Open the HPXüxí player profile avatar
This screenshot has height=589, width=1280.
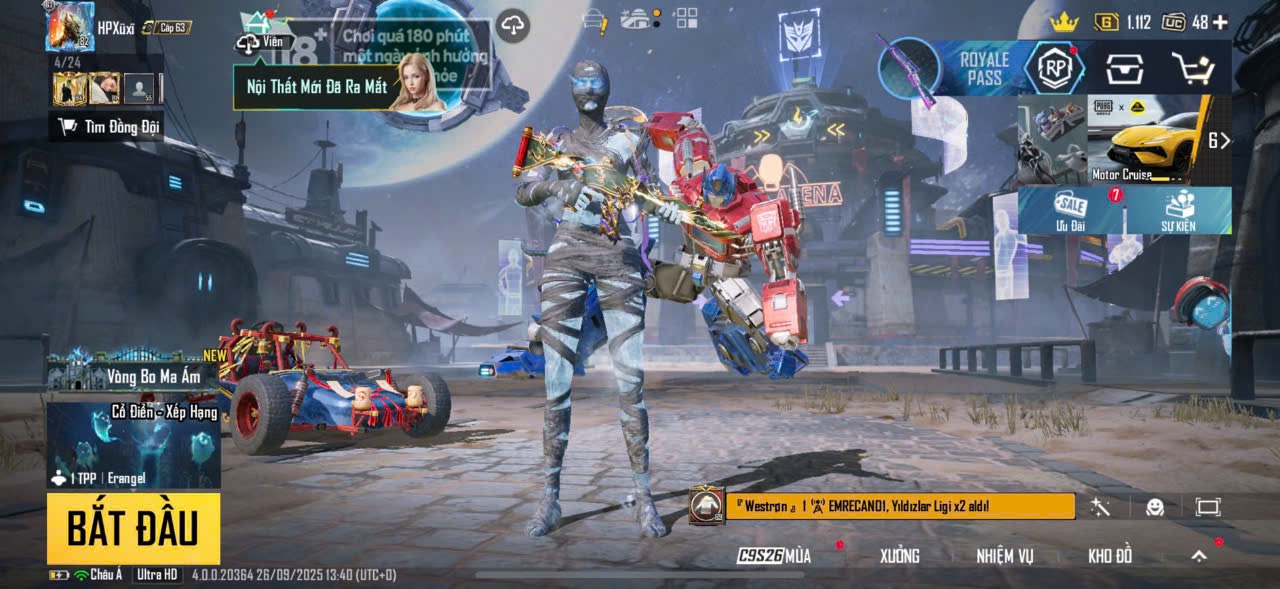tap(69, 27)
